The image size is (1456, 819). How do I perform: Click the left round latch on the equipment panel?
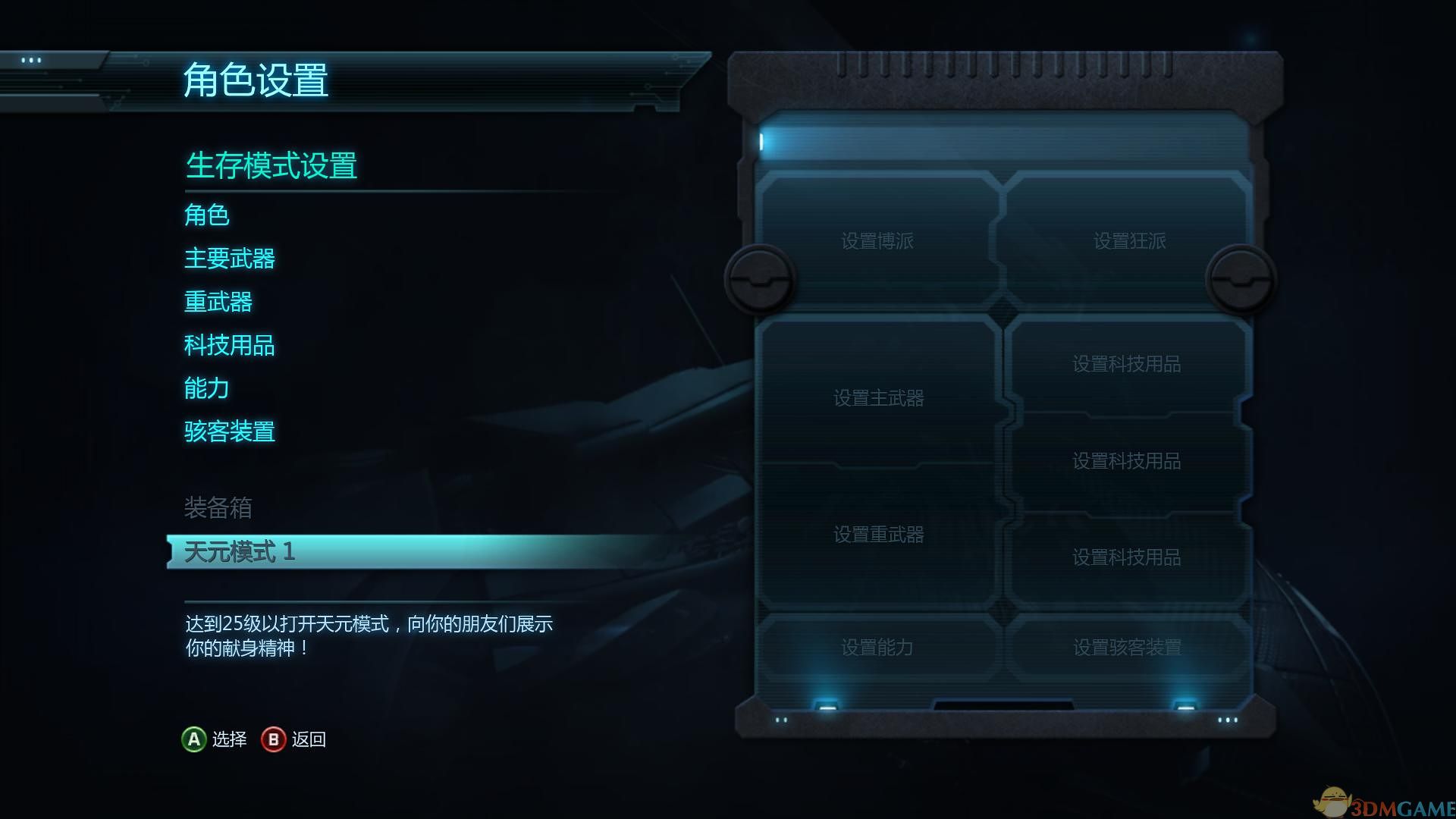[x=761, y=279]
